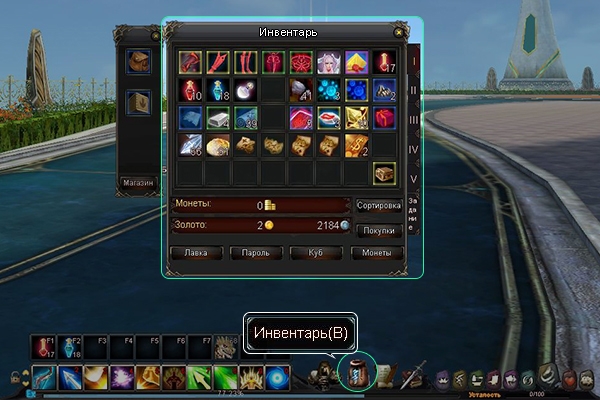Select the white-haired character portrait item
The width and height of the screenshot is (600, 400).
pos(330,63)
